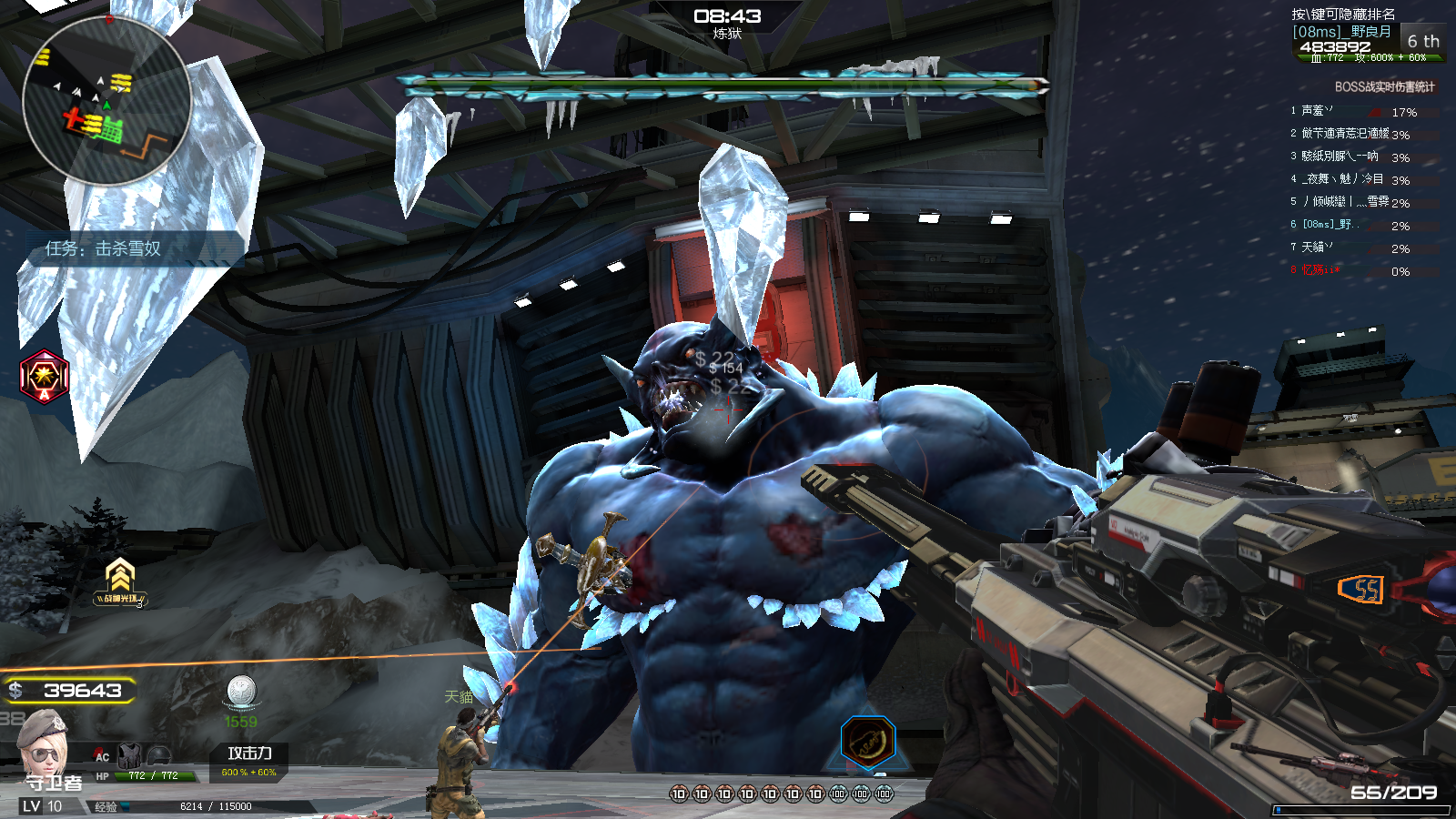Viewport: 1456px width, 819px height.
Task: Select the first-place row in the damage ranking
Action: [x=1356, y=112]
